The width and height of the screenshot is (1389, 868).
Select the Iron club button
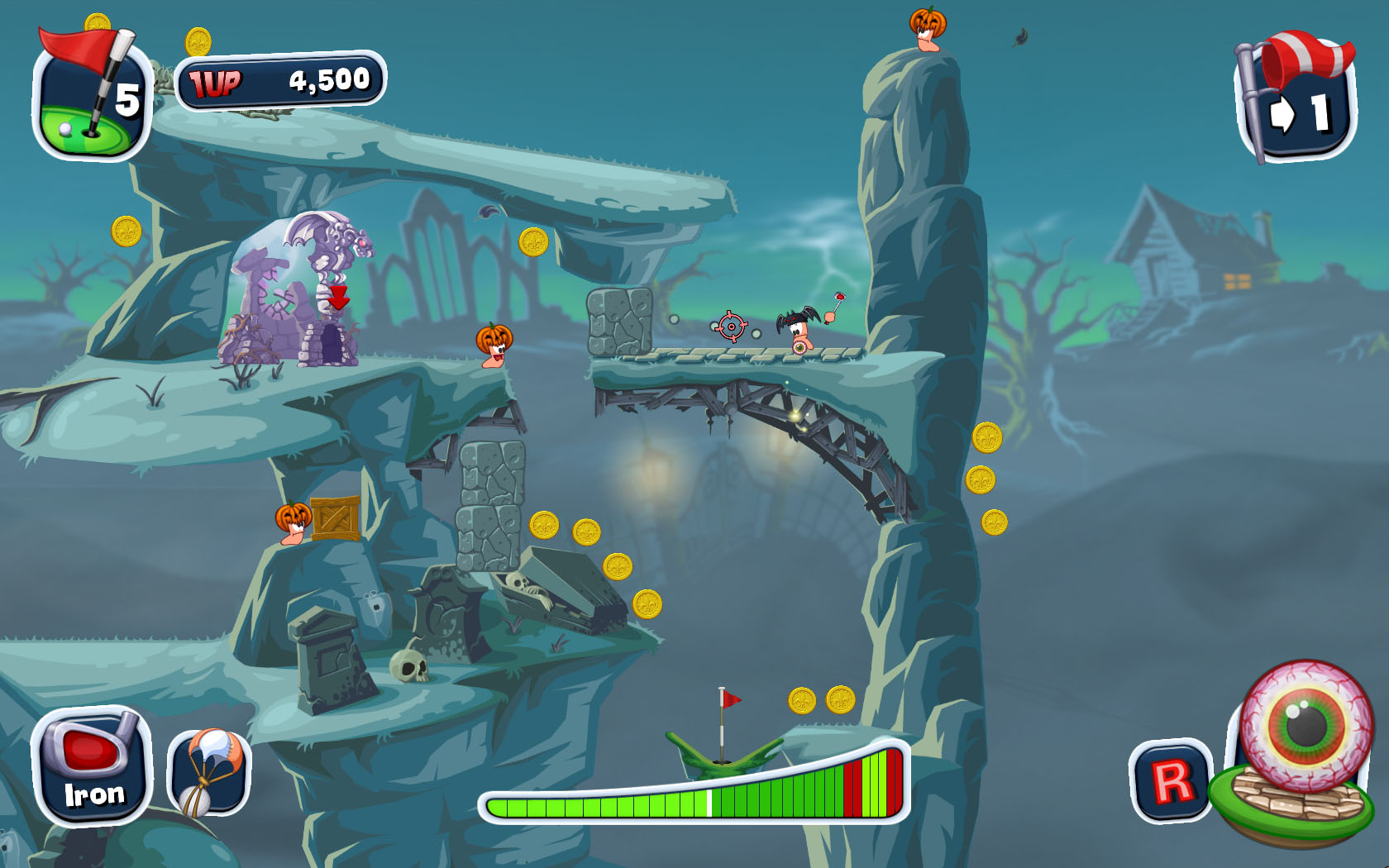pyautogui.click(x=92, y=766)
